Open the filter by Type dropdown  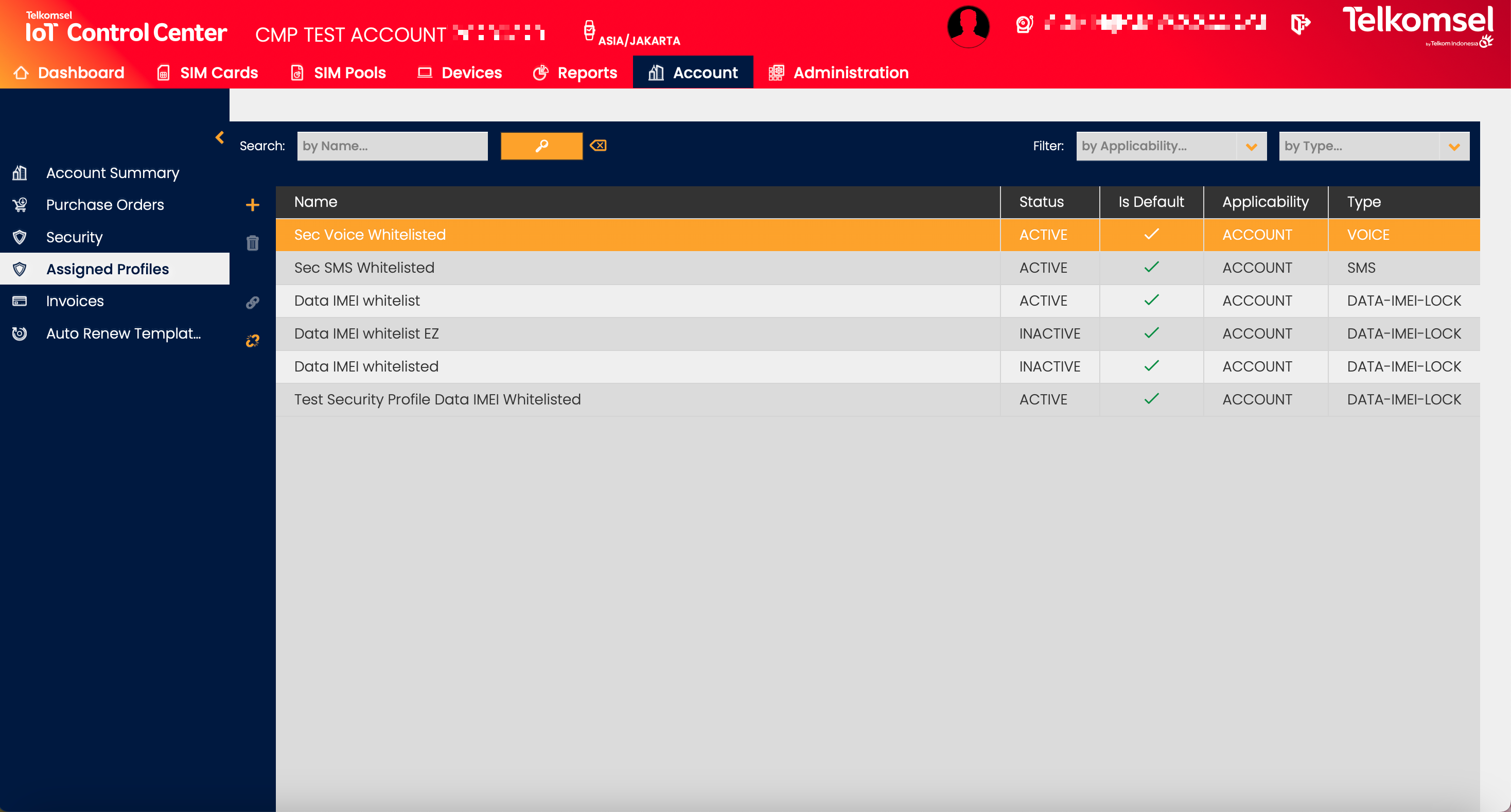[x=1374, y=146]
